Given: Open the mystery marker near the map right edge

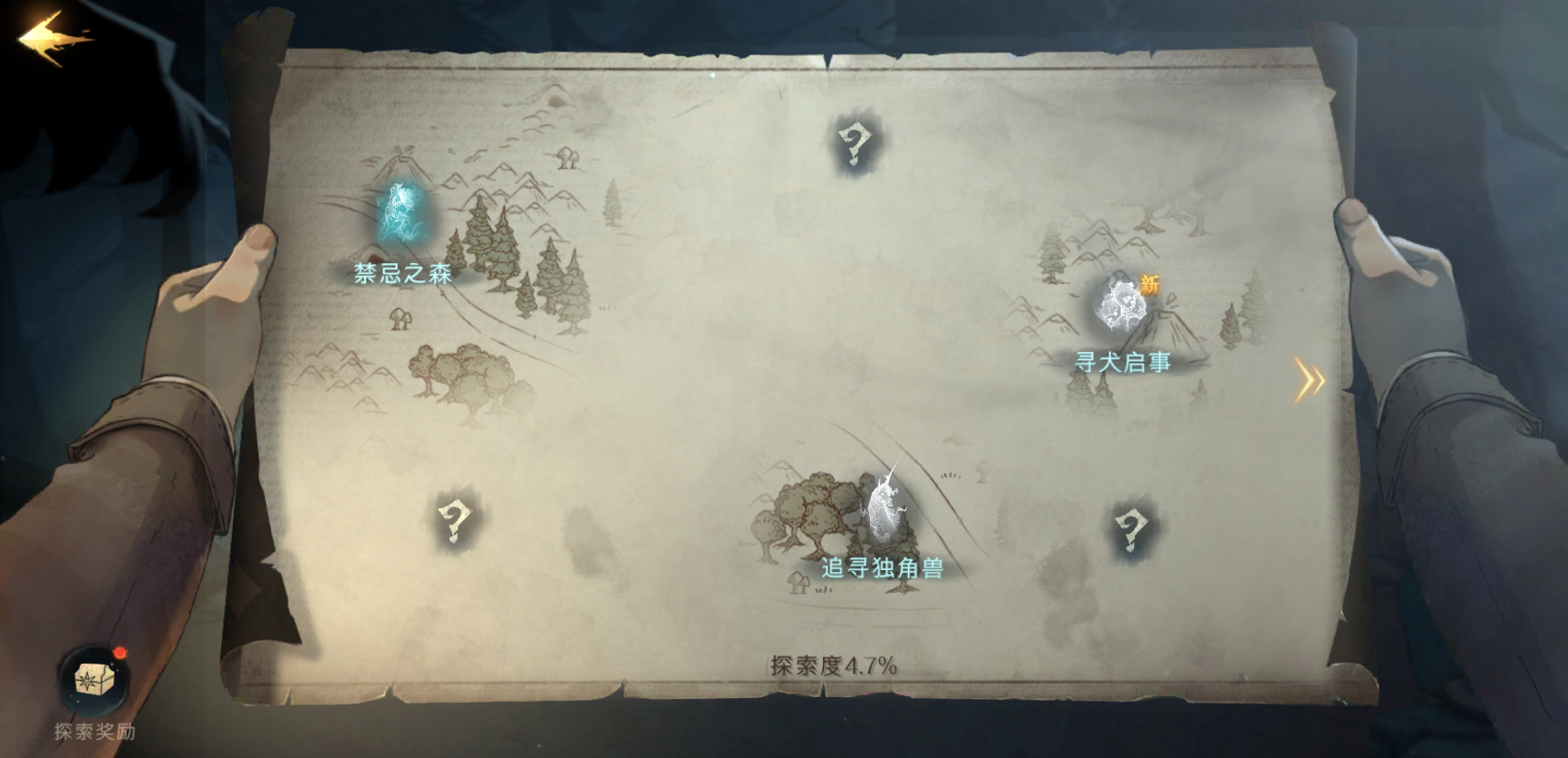Looking at the screenshot, I should (1130, 529).
